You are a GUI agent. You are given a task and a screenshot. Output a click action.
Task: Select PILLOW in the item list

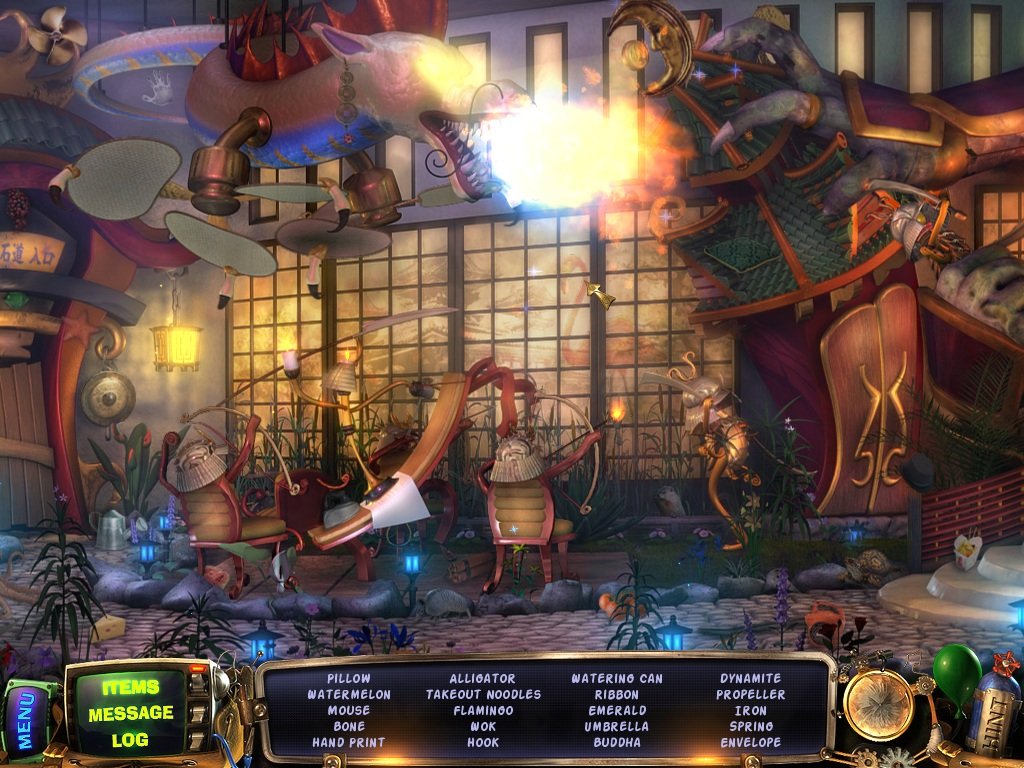tap(348, 678)
